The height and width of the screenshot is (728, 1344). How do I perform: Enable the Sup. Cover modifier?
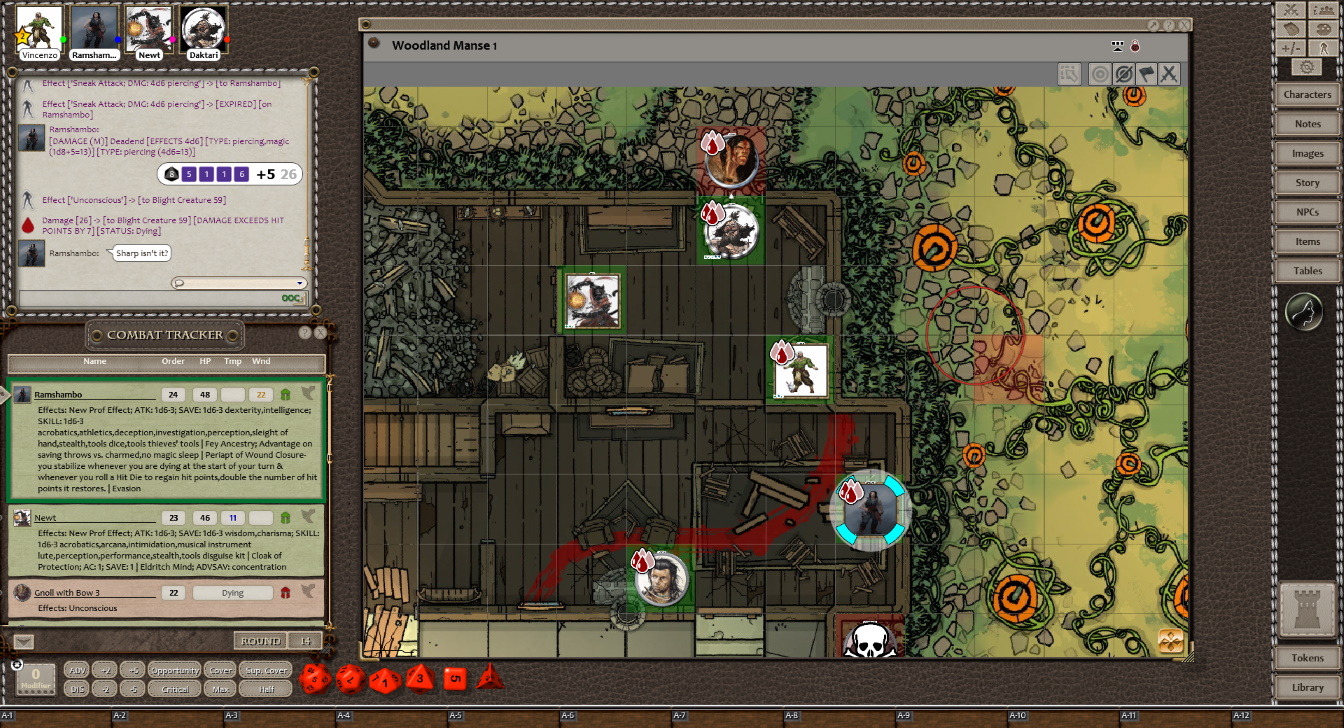265,670
